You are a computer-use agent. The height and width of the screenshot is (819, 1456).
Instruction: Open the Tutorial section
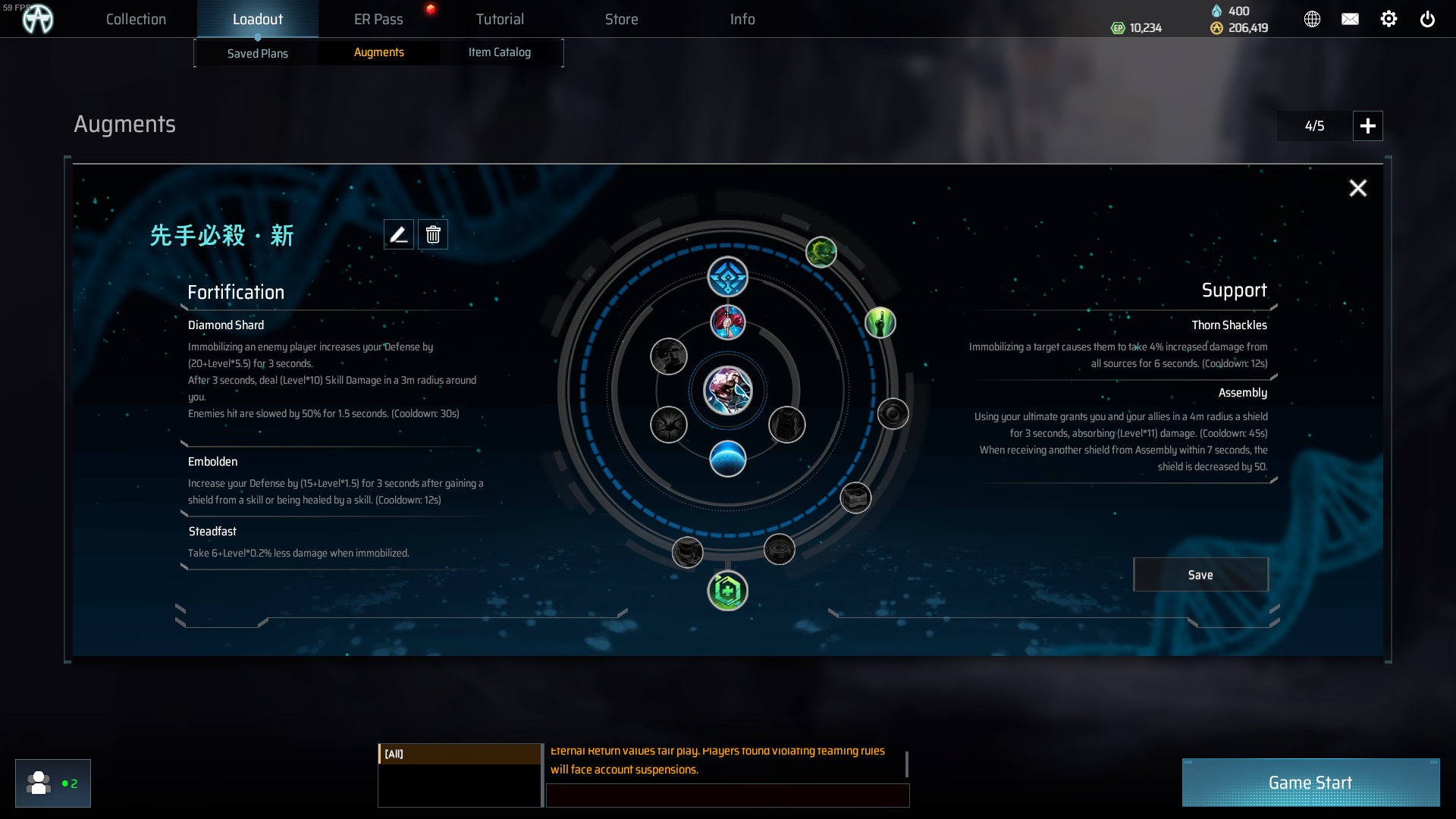coord(500,20)
